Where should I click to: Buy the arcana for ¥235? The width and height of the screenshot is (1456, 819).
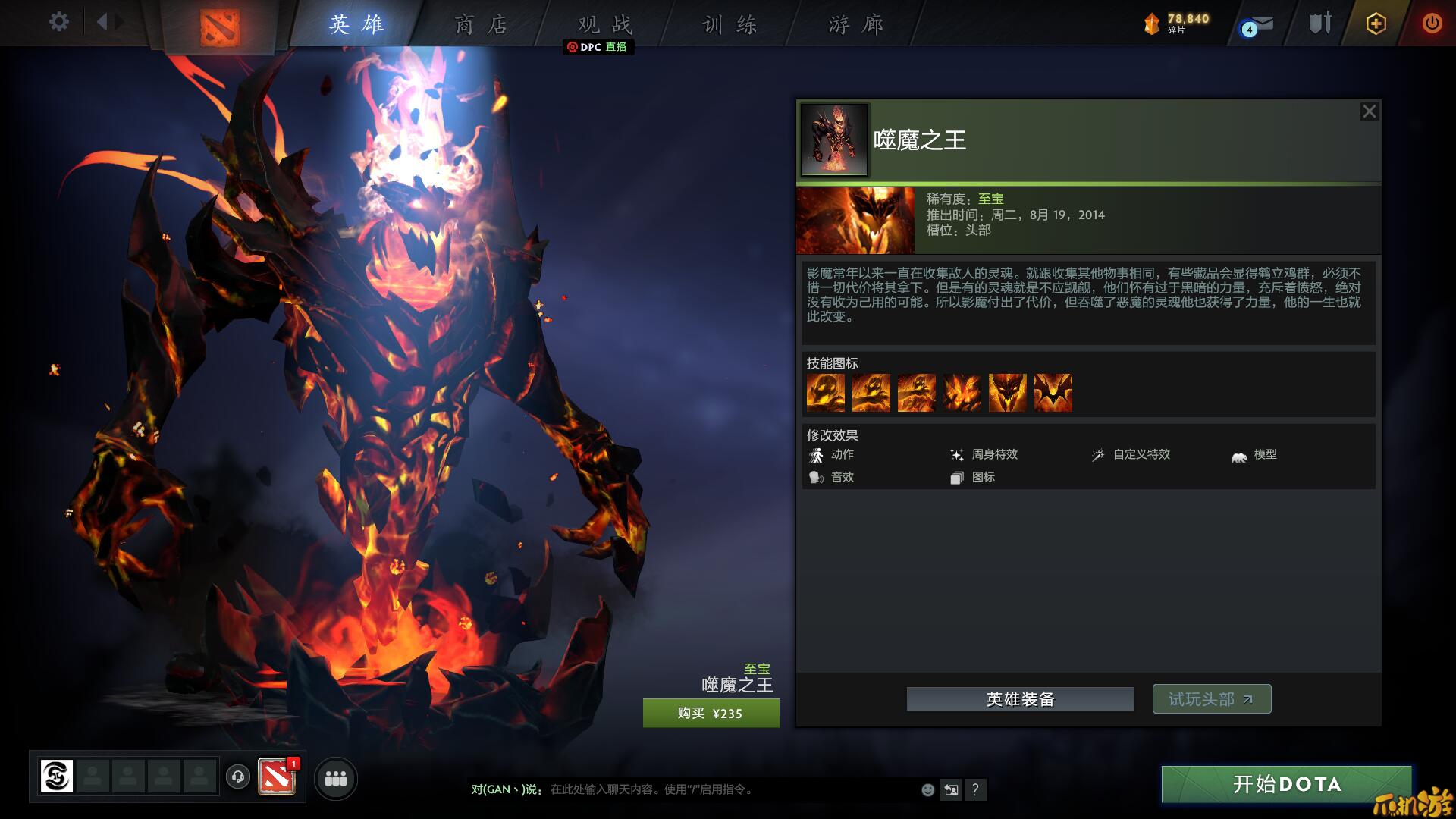711,714
